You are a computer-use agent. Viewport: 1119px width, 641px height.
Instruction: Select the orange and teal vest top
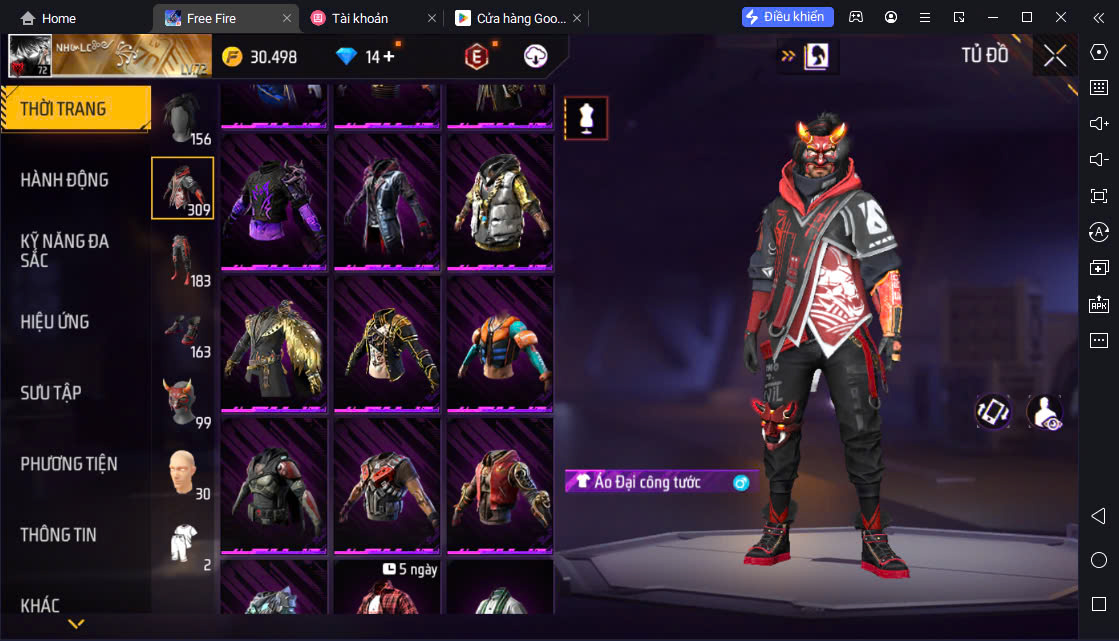[x=500, y=342]
